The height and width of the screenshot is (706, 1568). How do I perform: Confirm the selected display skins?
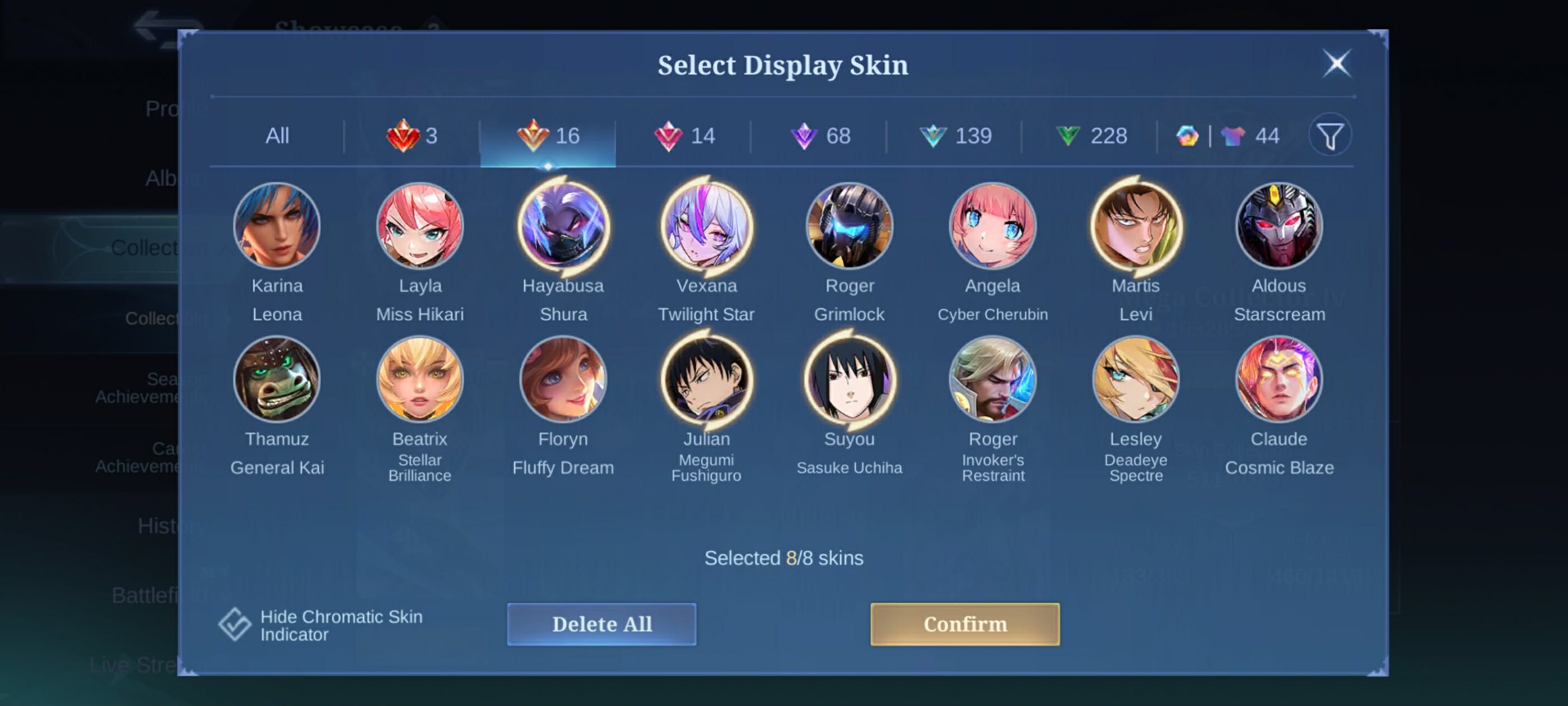coord(964,624)
